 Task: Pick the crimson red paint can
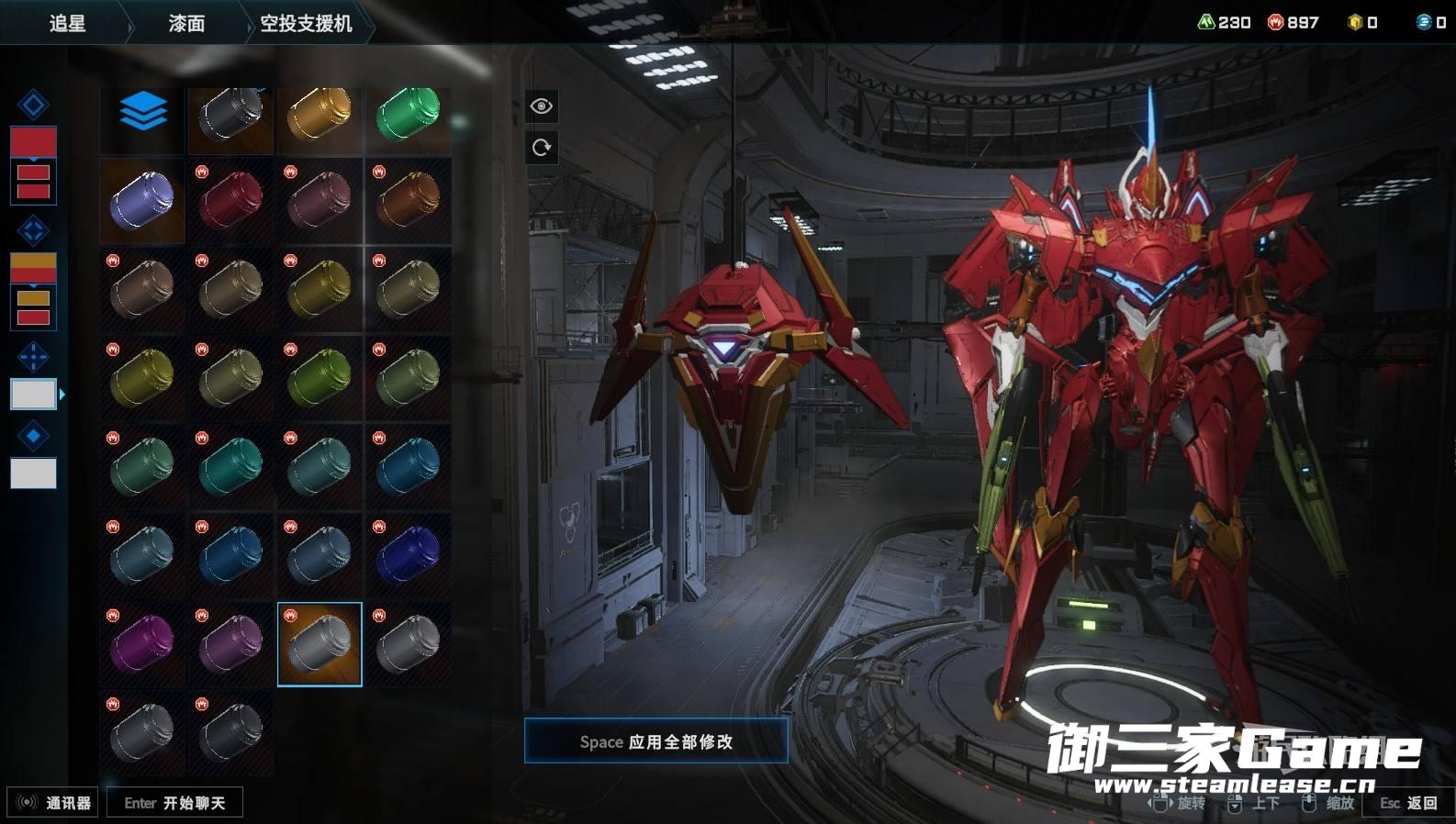[230, 200]
